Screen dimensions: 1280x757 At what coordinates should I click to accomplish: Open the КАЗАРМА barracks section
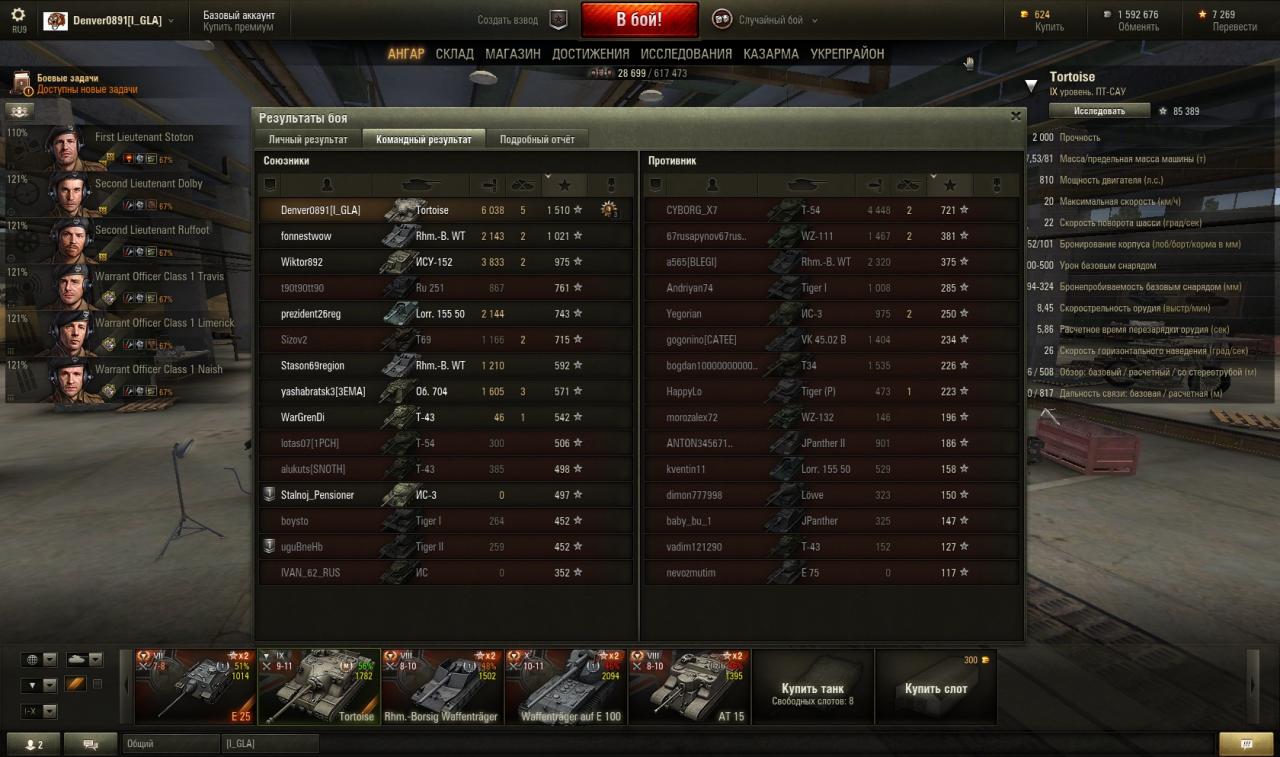[771, 54]
